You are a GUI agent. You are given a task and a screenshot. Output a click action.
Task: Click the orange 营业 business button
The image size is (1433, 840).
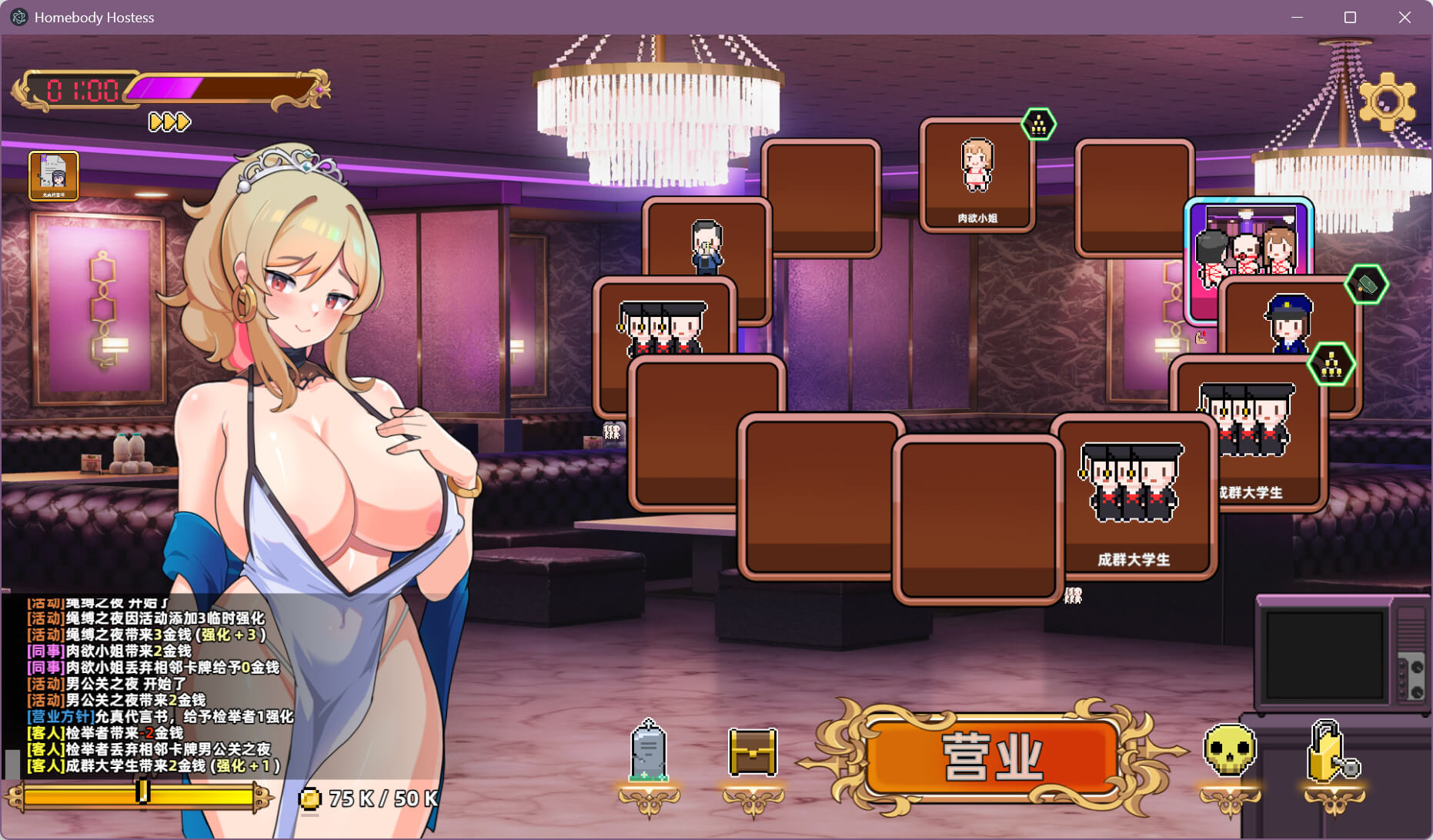coord(992,758)
